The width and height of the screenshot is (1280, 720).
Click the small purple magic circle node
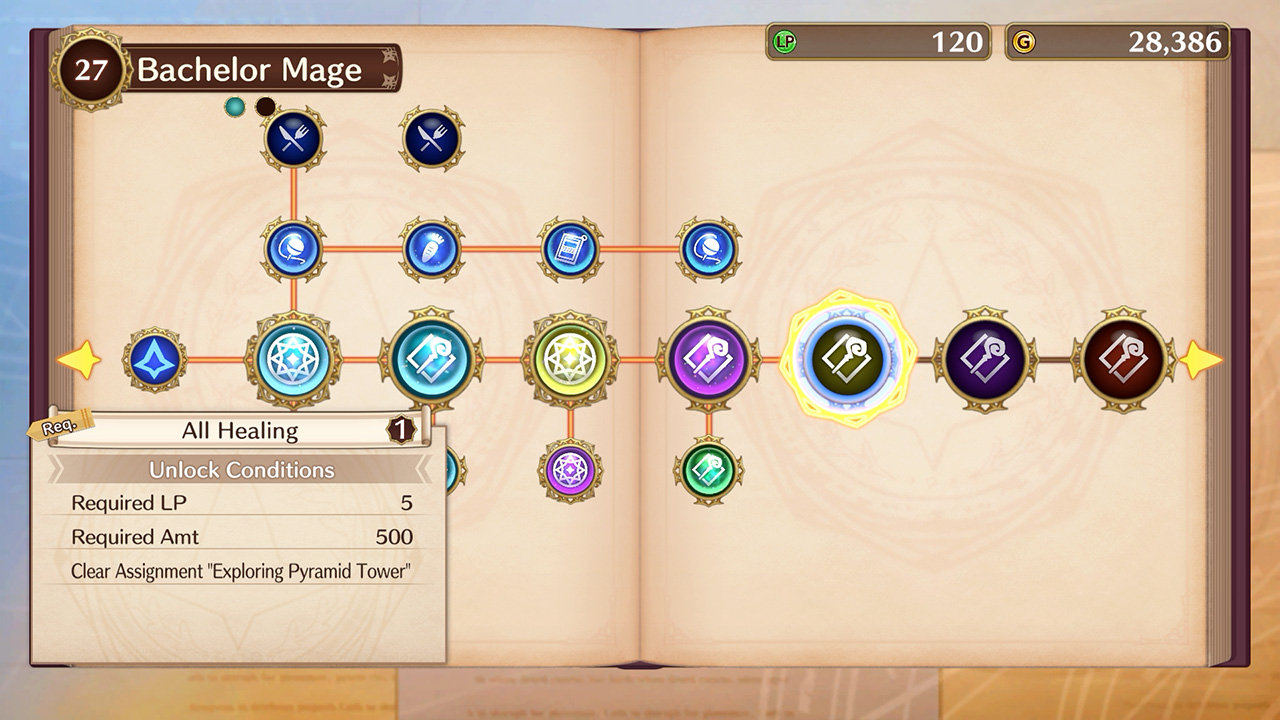pos(568,470)
